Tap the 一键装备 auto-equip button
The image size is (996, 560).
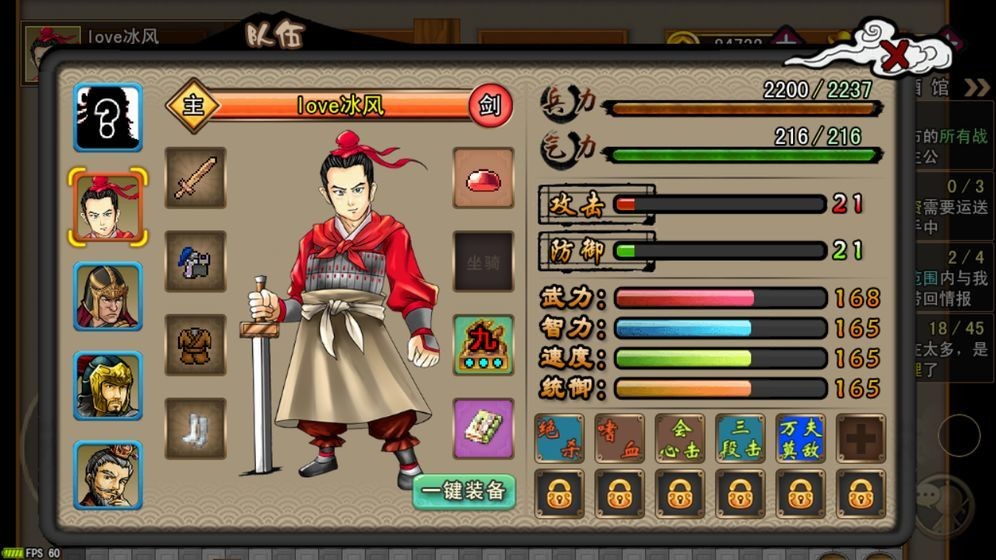coord(463,490)
